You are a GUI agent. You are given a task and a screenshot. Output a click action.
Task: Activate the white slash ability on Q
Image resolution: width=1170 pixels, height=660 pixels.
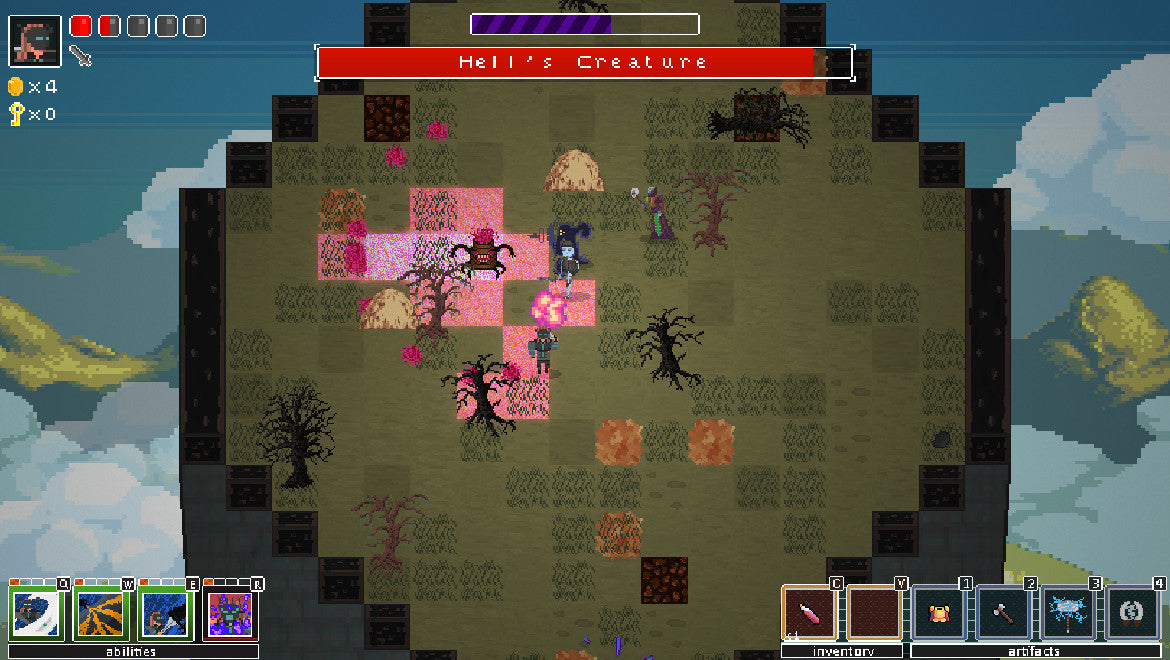tap(37, 614)
